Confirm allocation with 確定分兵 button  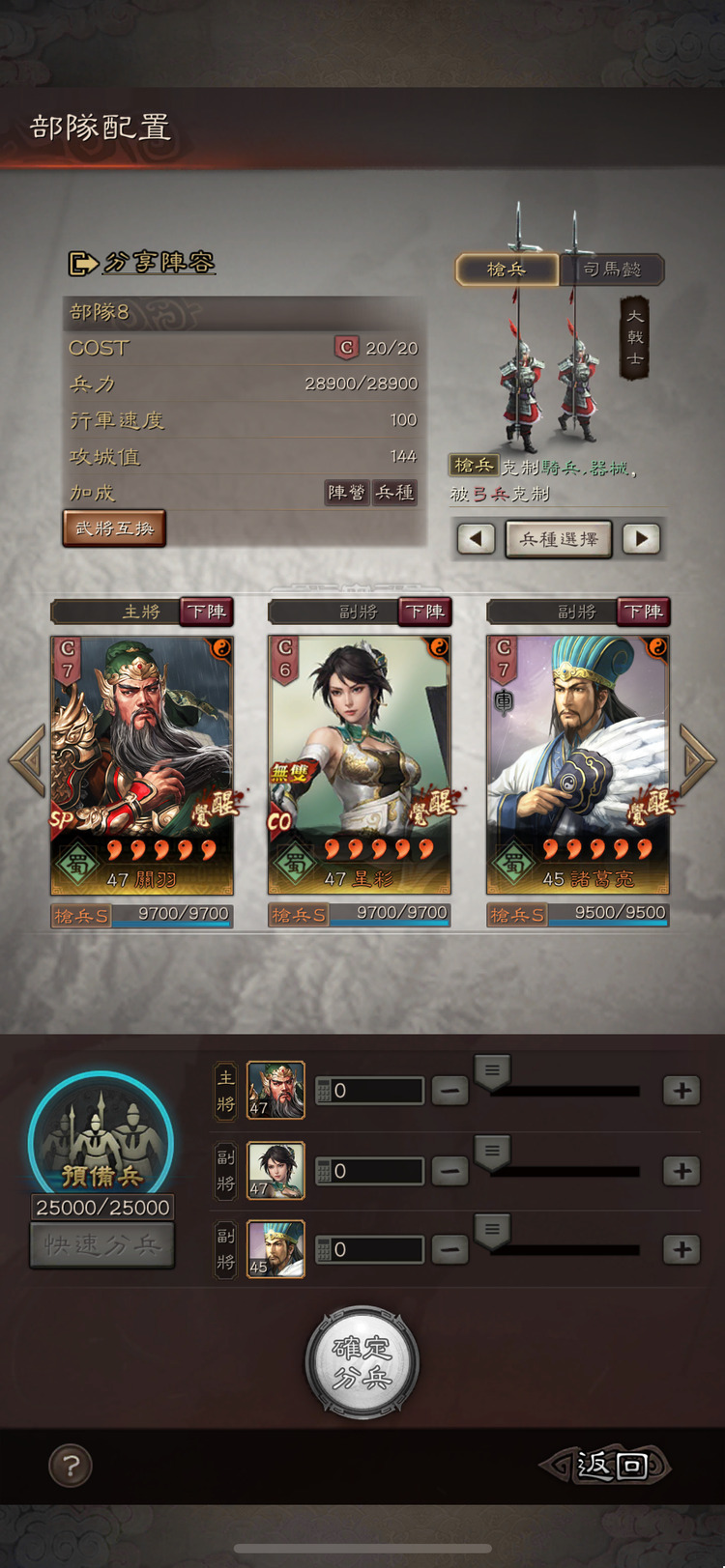point(362,1362)
